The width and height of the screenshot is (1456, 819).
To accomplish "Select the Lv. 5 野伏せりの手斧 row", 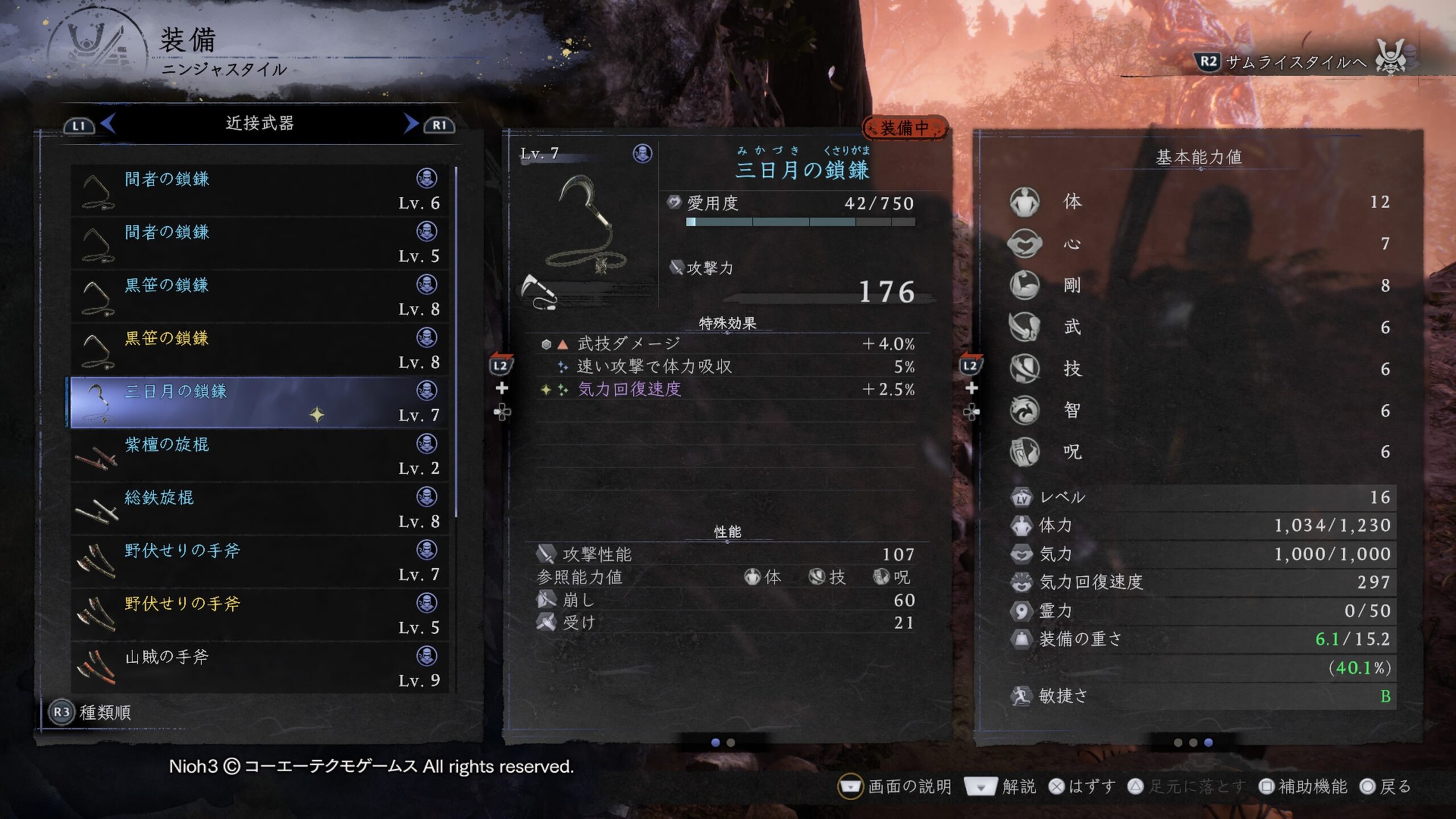I will pos(259,615).
